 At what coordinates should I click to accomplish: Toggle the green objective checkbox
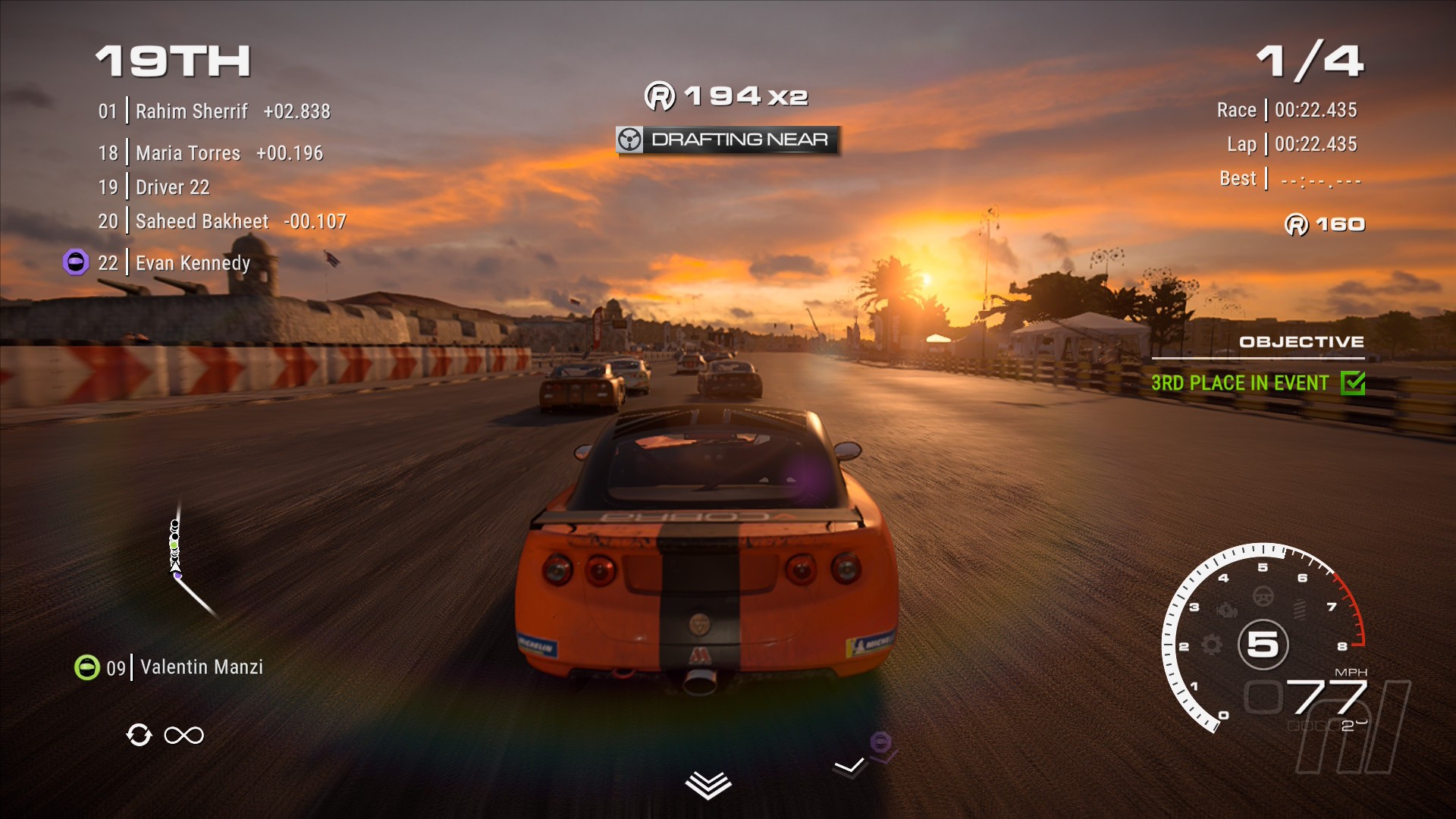pyautogui.click(x=1352, y=383)
